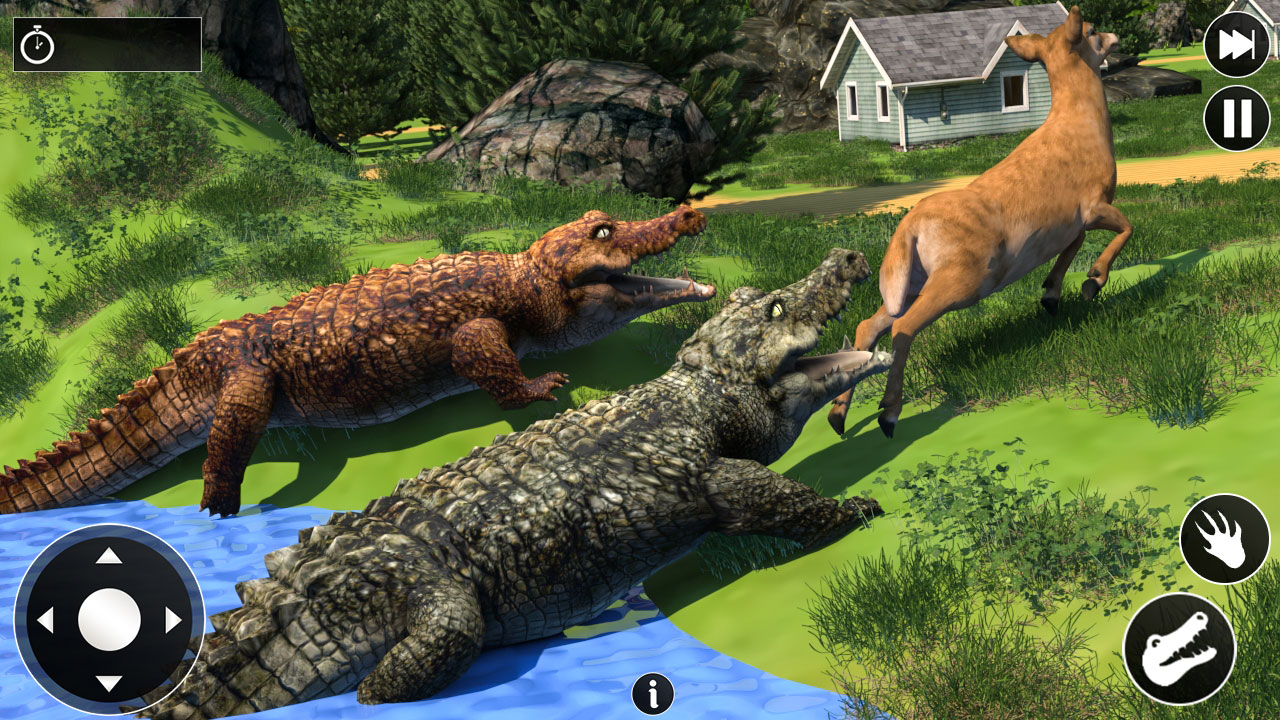Tap the timer progress bar
The width and height of the screenshot is (1280, 720).
(120, 45)
